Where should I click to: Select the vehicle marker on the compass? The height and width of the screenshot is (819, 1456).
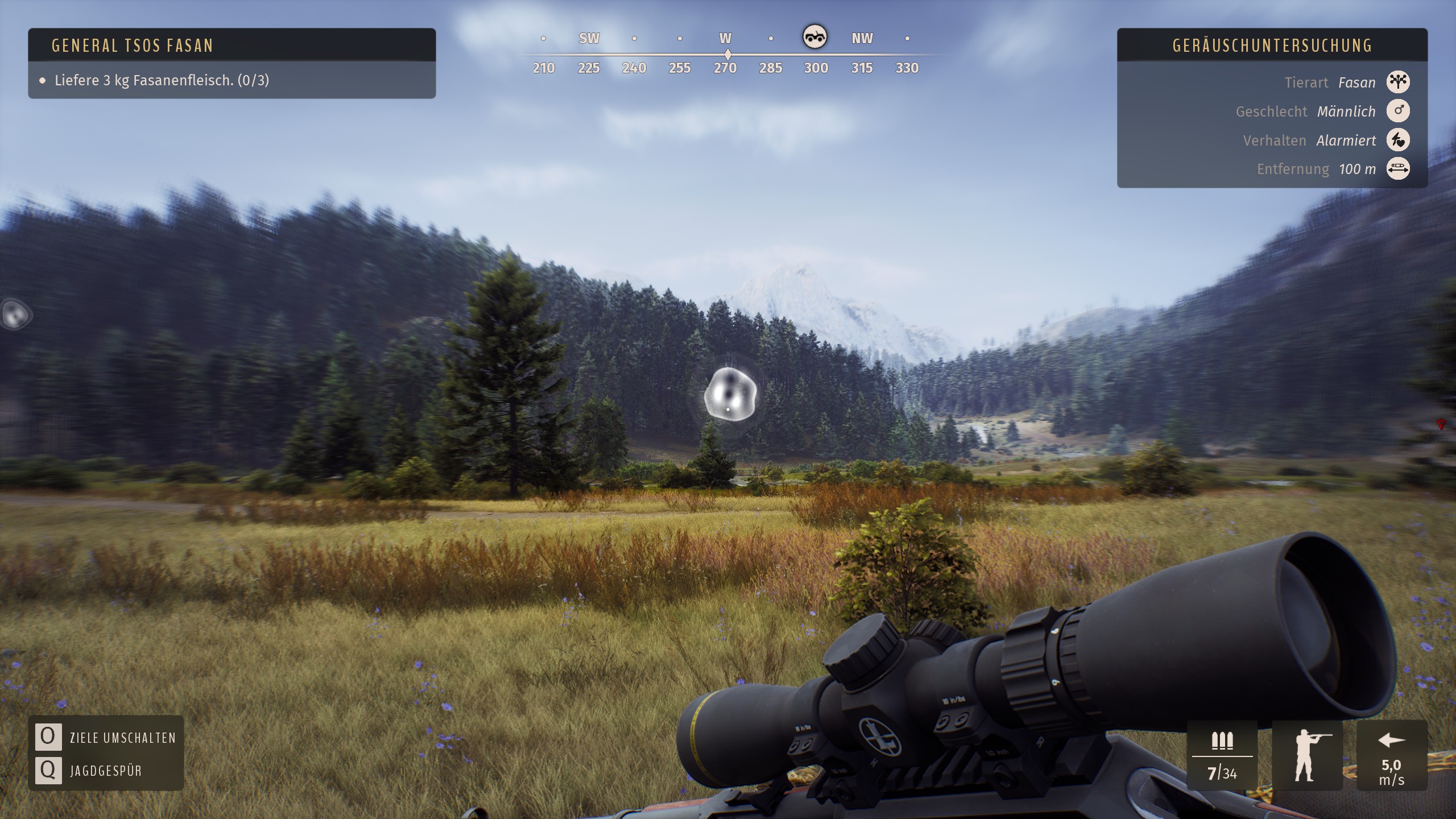(814, 37)
